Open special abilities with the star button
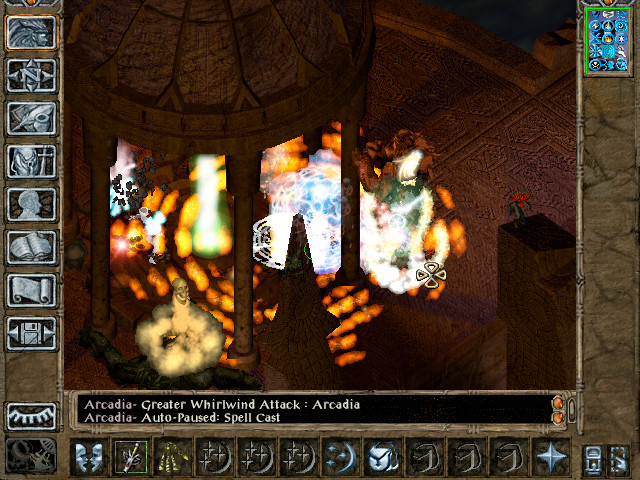This screenshot has width=640, height=480. tap(550, 457)
